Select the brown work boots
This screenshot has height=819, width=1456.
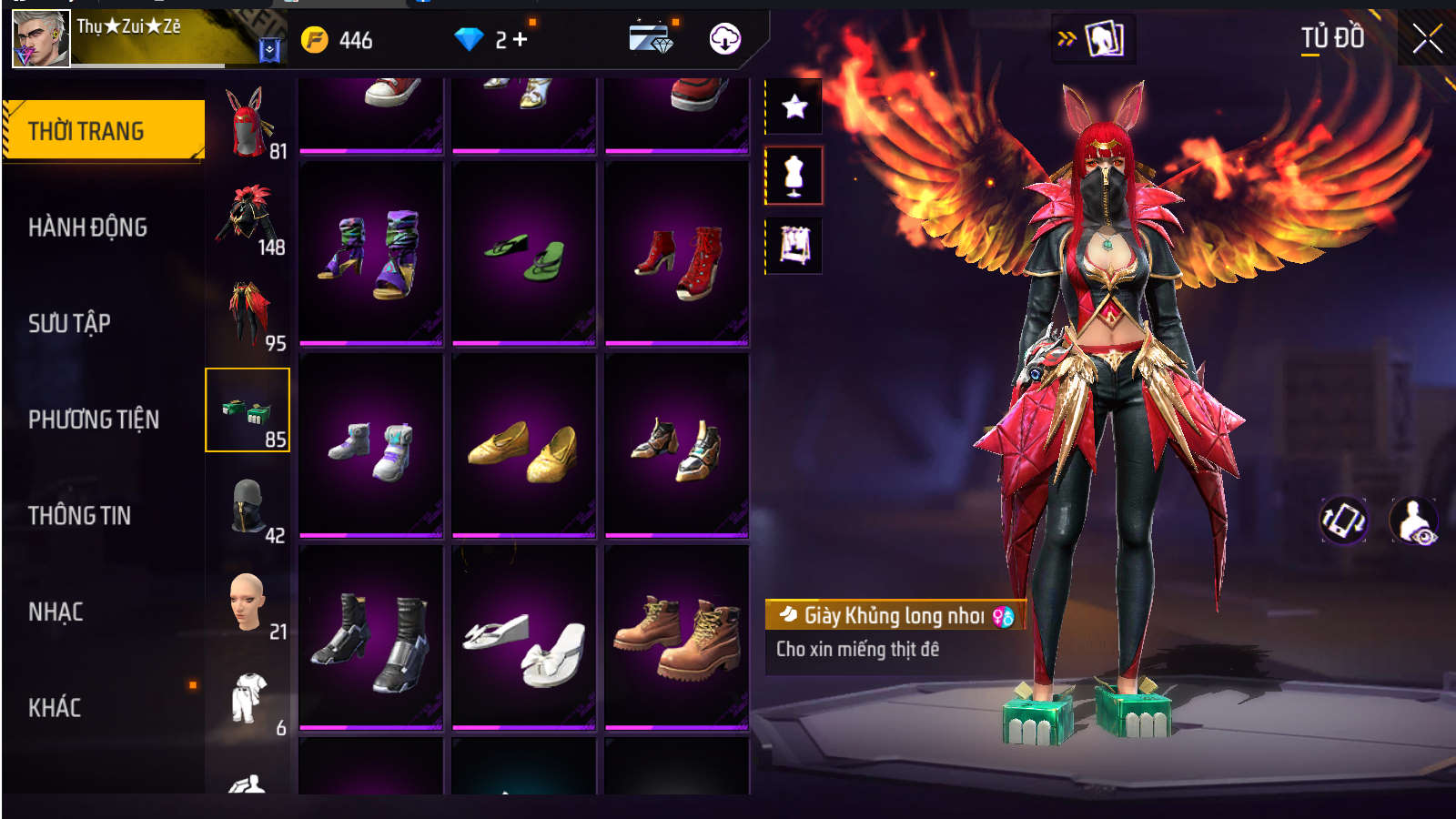(676, 638)
